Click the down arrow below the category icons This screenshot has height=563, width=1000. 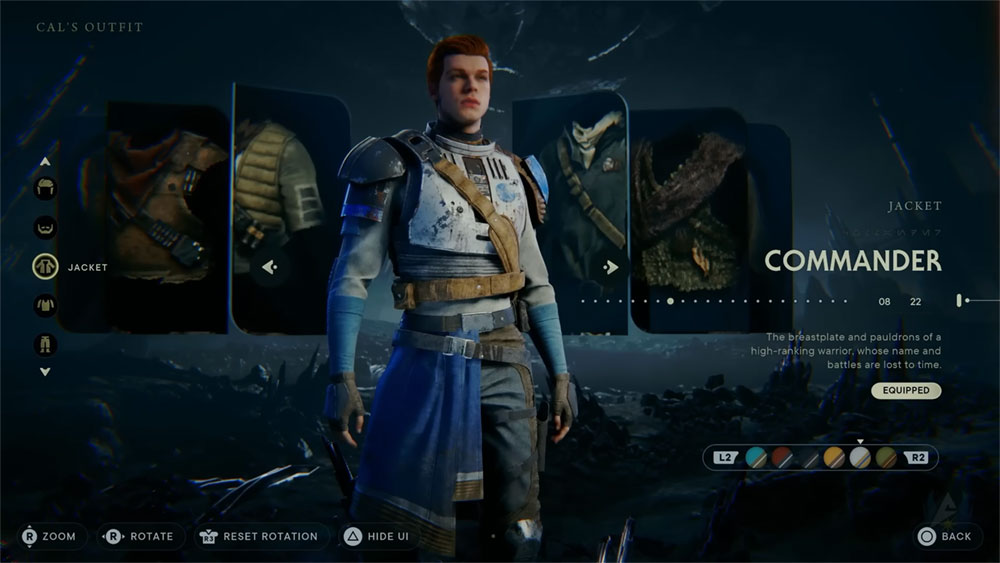tap(45, 372)
